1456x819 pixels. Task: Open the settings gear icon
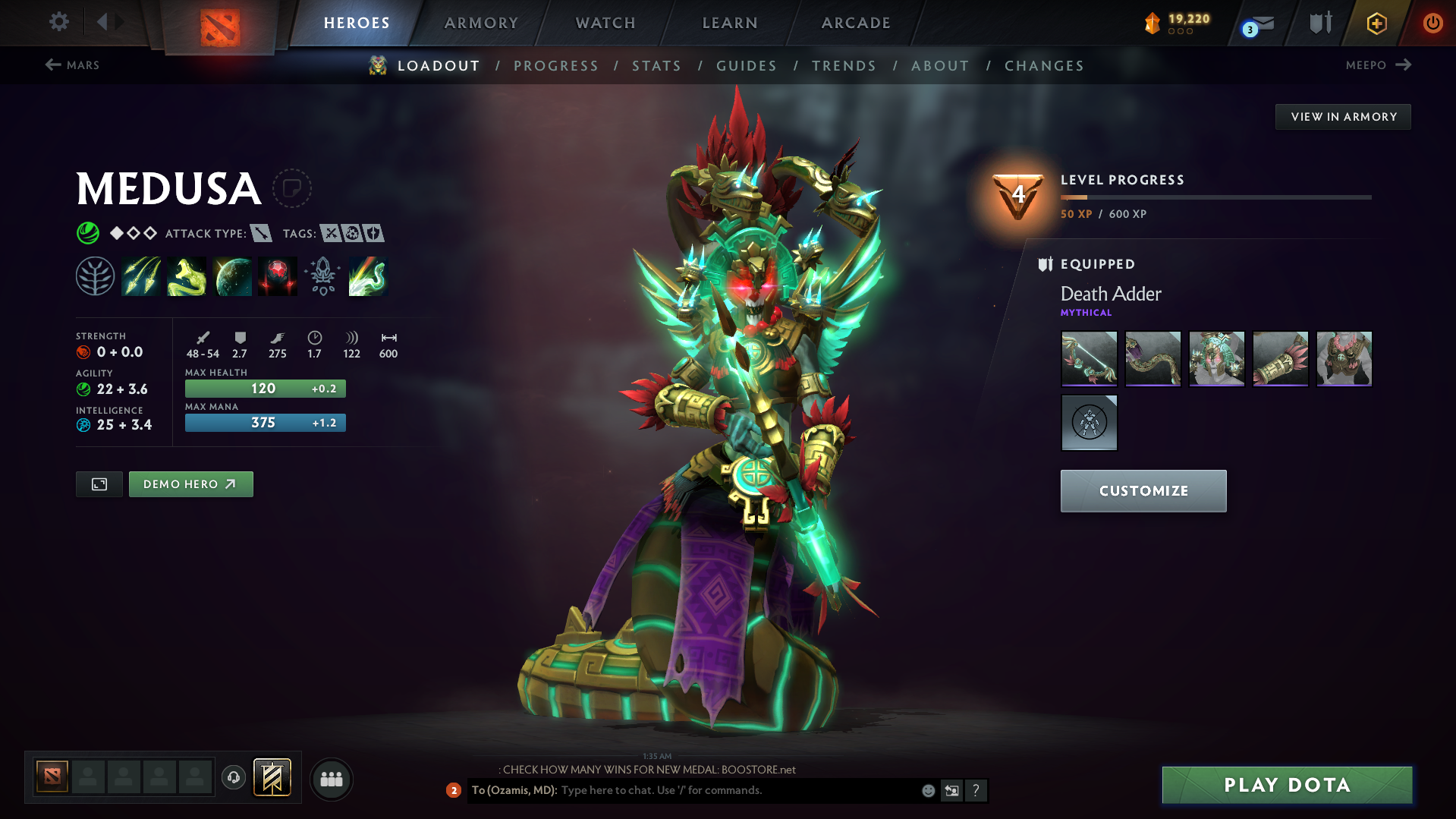coord(58,22)
